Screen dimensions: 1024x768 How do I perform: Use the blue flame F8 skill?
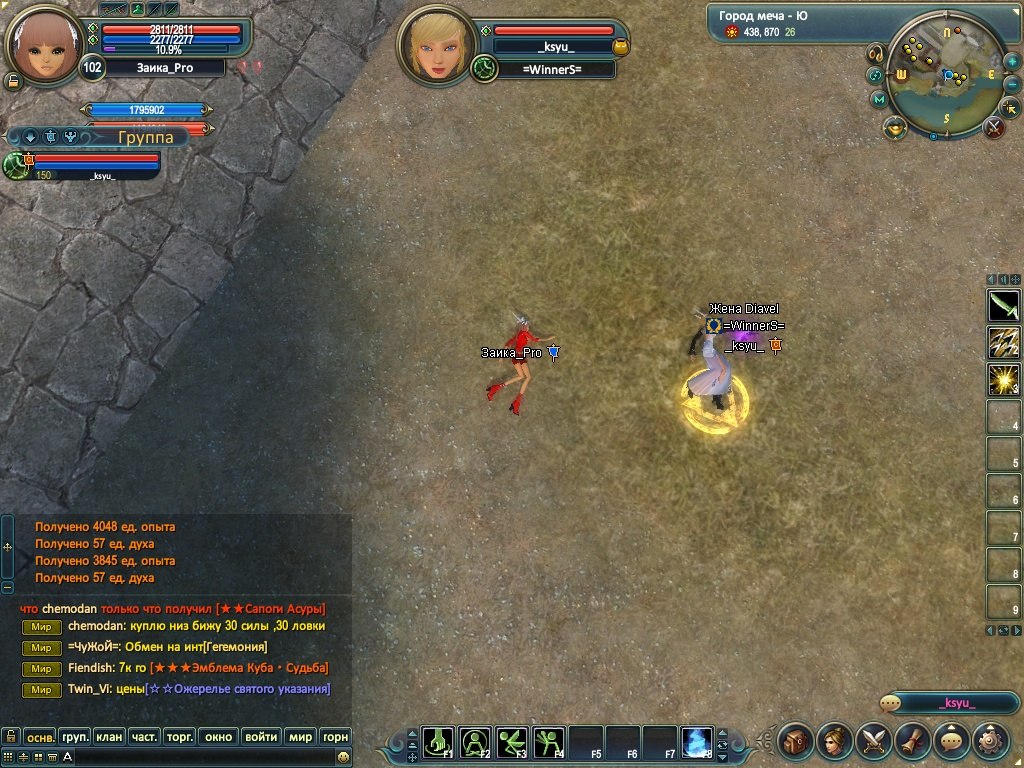tap(696, 741)
